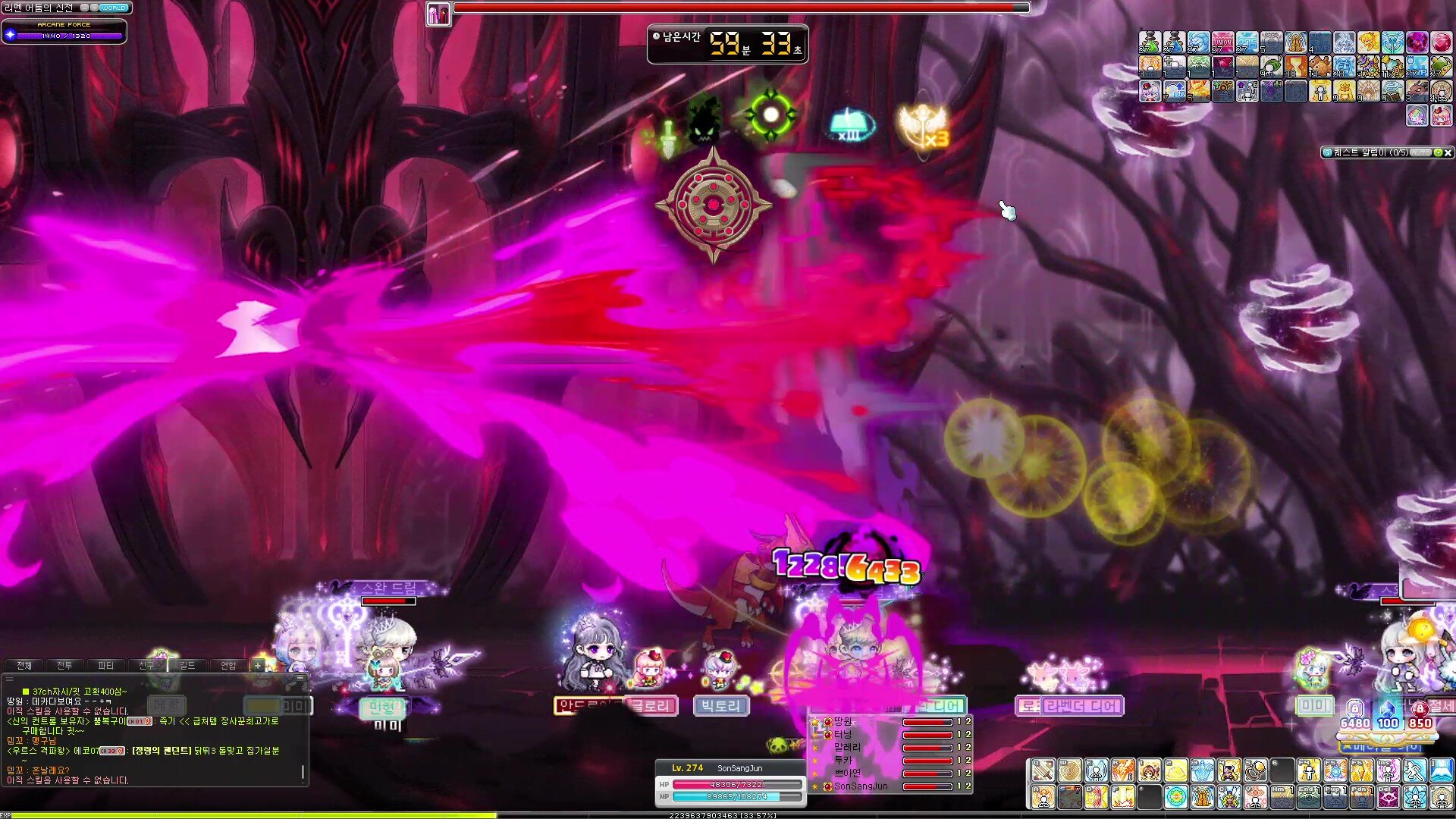1456x819 pixels.
Task: Click the green plus on quest notifier
Action: point(1437,152)
